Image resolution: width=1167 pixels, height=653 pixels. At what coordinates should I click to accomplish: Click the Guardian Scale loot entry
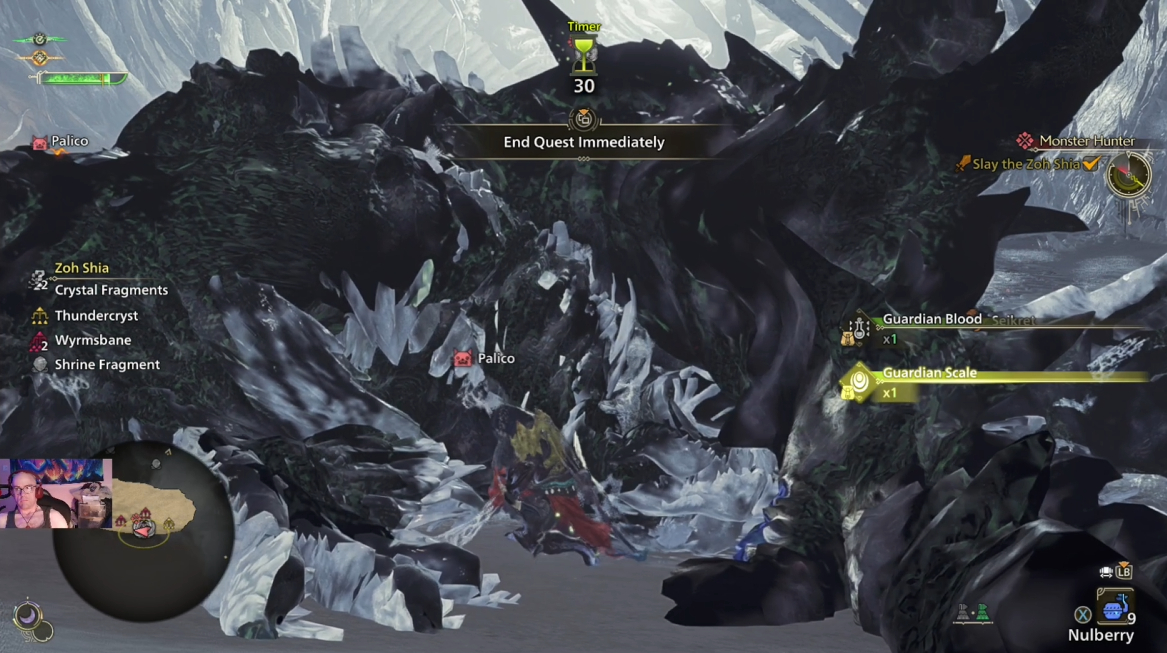click(929, 374)
